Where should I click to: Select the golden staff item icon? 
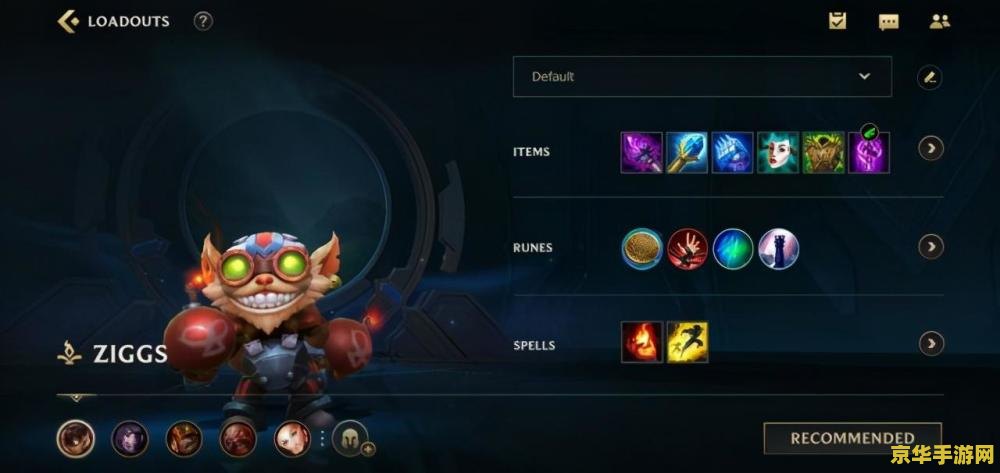(x=687, y=153)
